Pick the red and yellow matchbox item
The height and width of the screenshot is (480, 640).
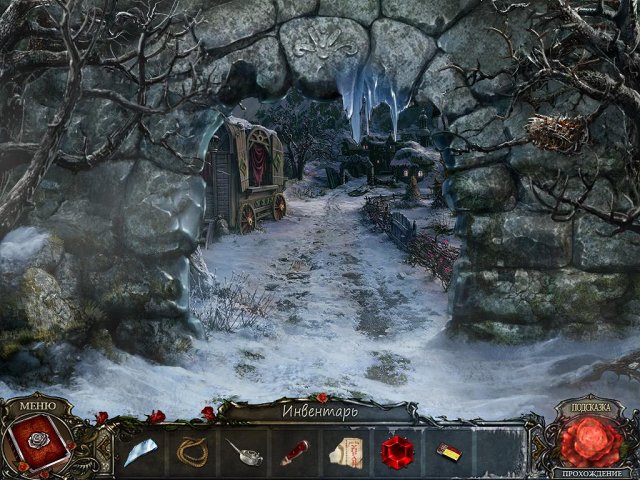[x=449, y=452]
